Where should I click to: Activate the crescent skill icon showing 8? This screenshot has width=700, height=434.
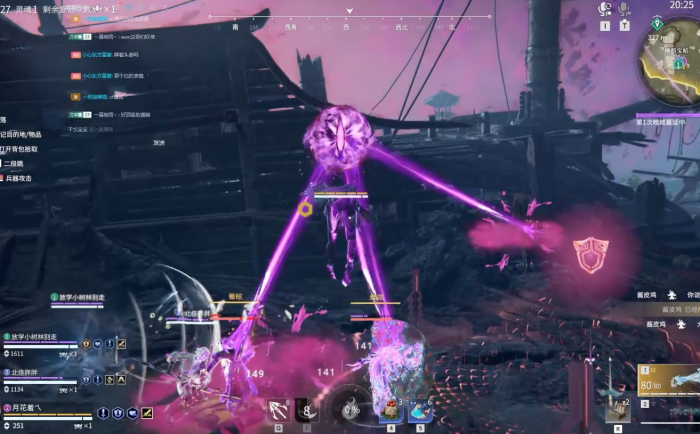pos(307,408)
